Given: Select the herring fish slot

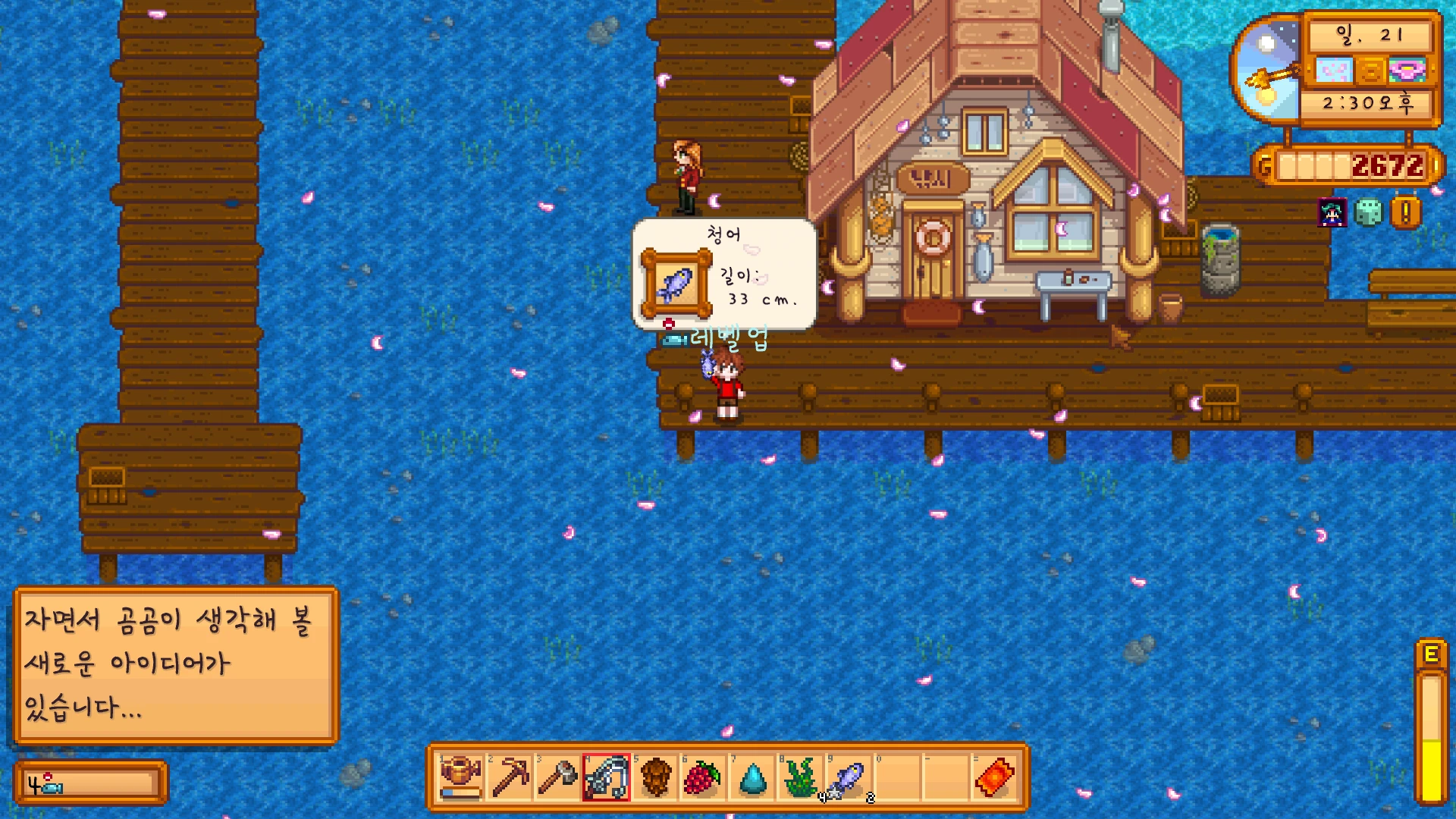Looking at the screenshot, I should tap(849, 777).
